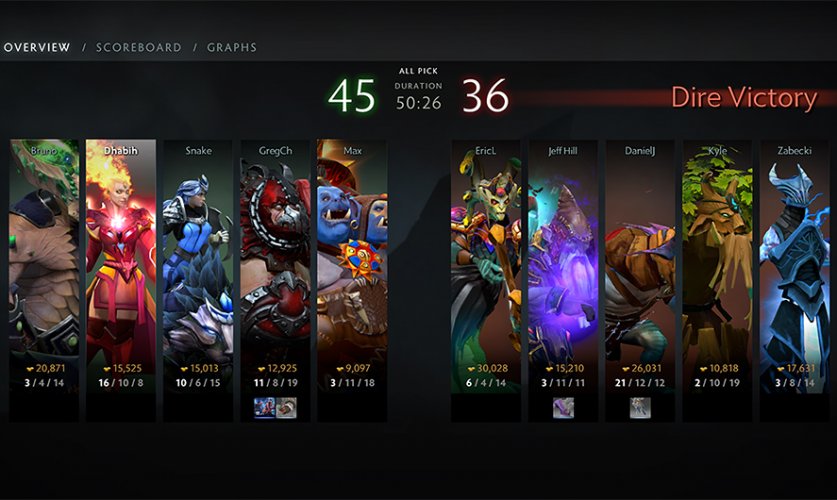Screen dimensions: 837x500
Task: Switch to the Overview tab
Action: 36,47
